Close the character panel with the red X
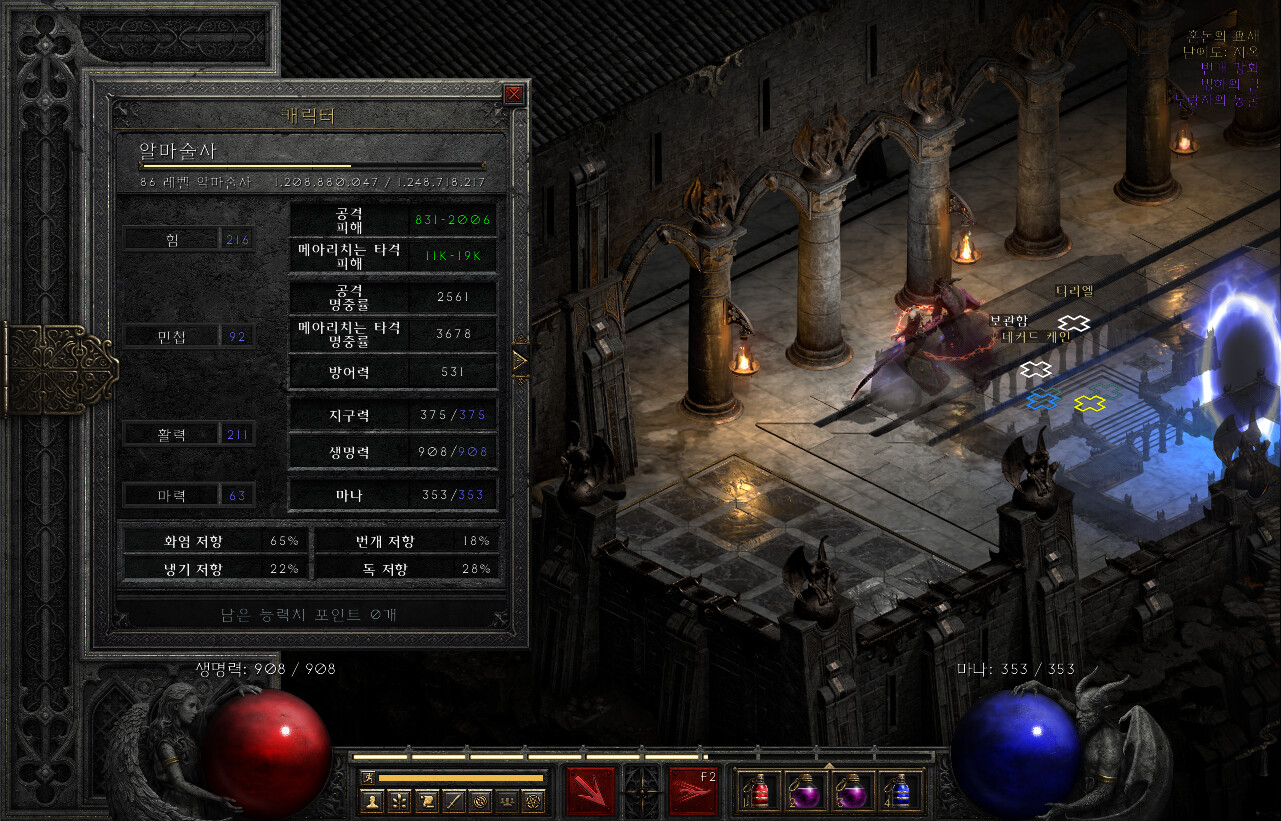Screen dimensions: 1281x821 (514, 95)
